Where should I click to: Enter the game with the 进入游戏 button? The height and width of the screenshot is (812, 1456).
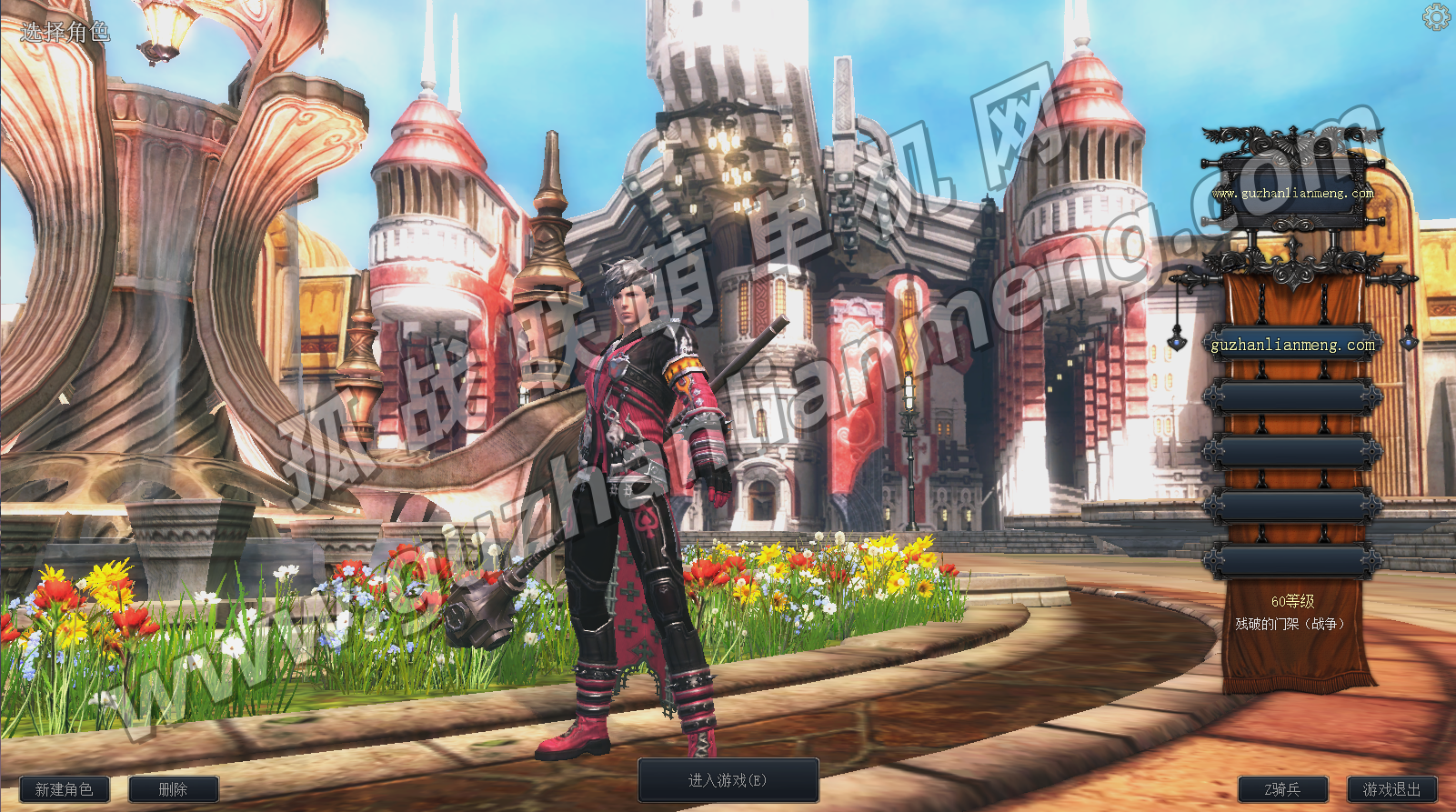(728, 780)
